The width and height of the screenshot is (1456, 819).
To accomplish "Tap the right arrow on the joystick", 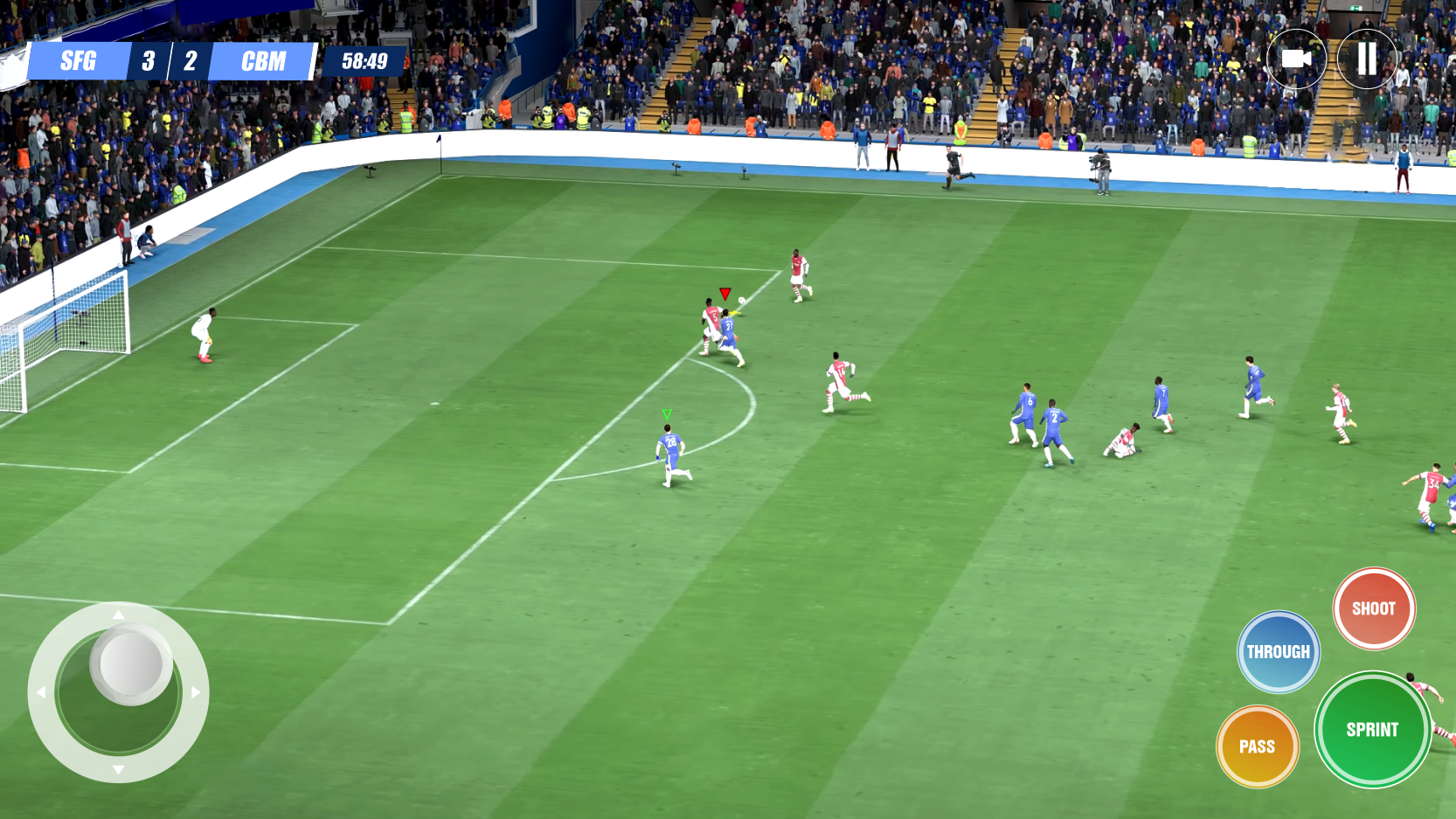I will [197, 693].
